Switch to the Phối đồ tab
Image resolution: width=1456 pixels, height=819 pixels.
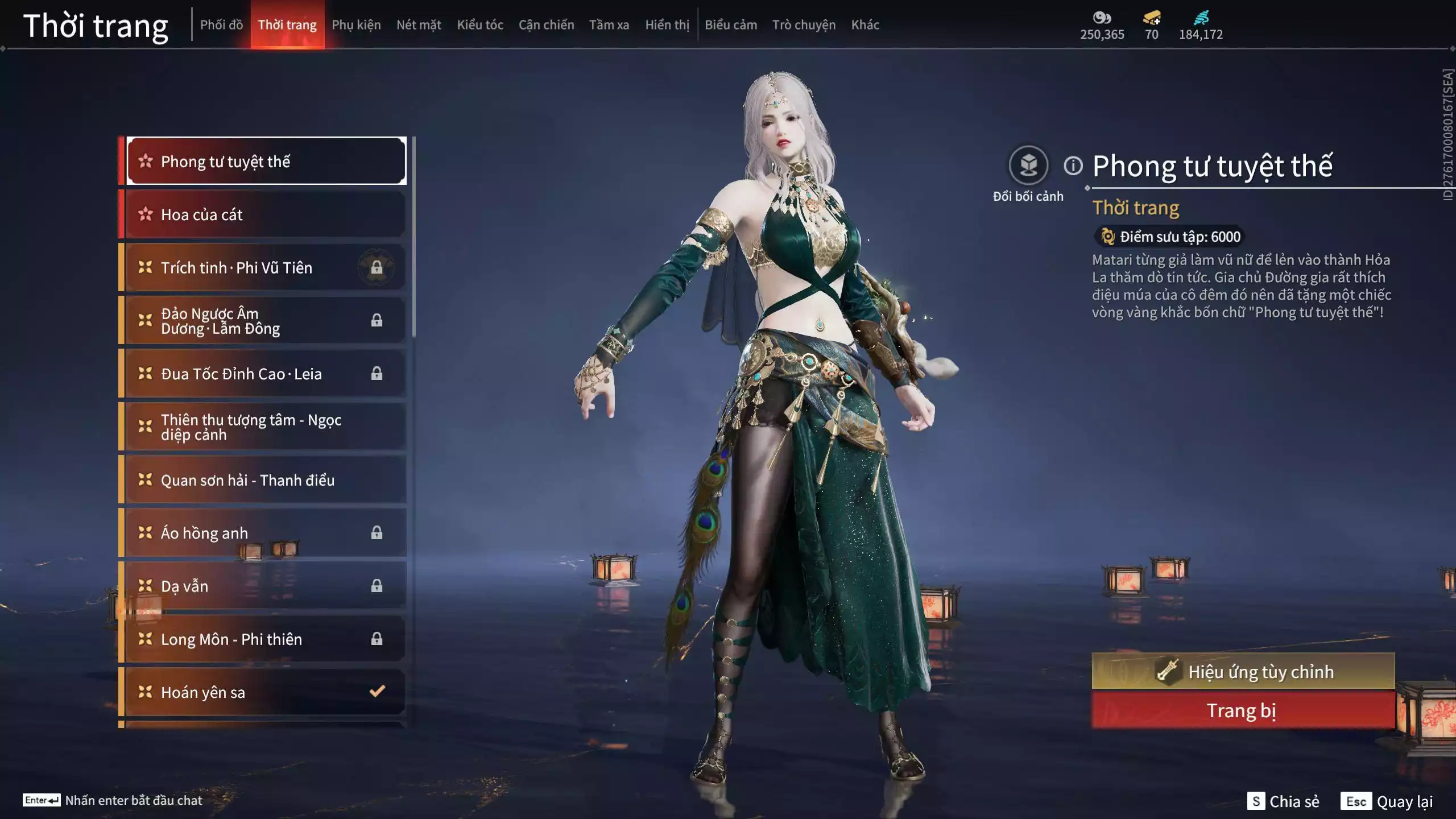pyautogui.click(x=221, y=25)
